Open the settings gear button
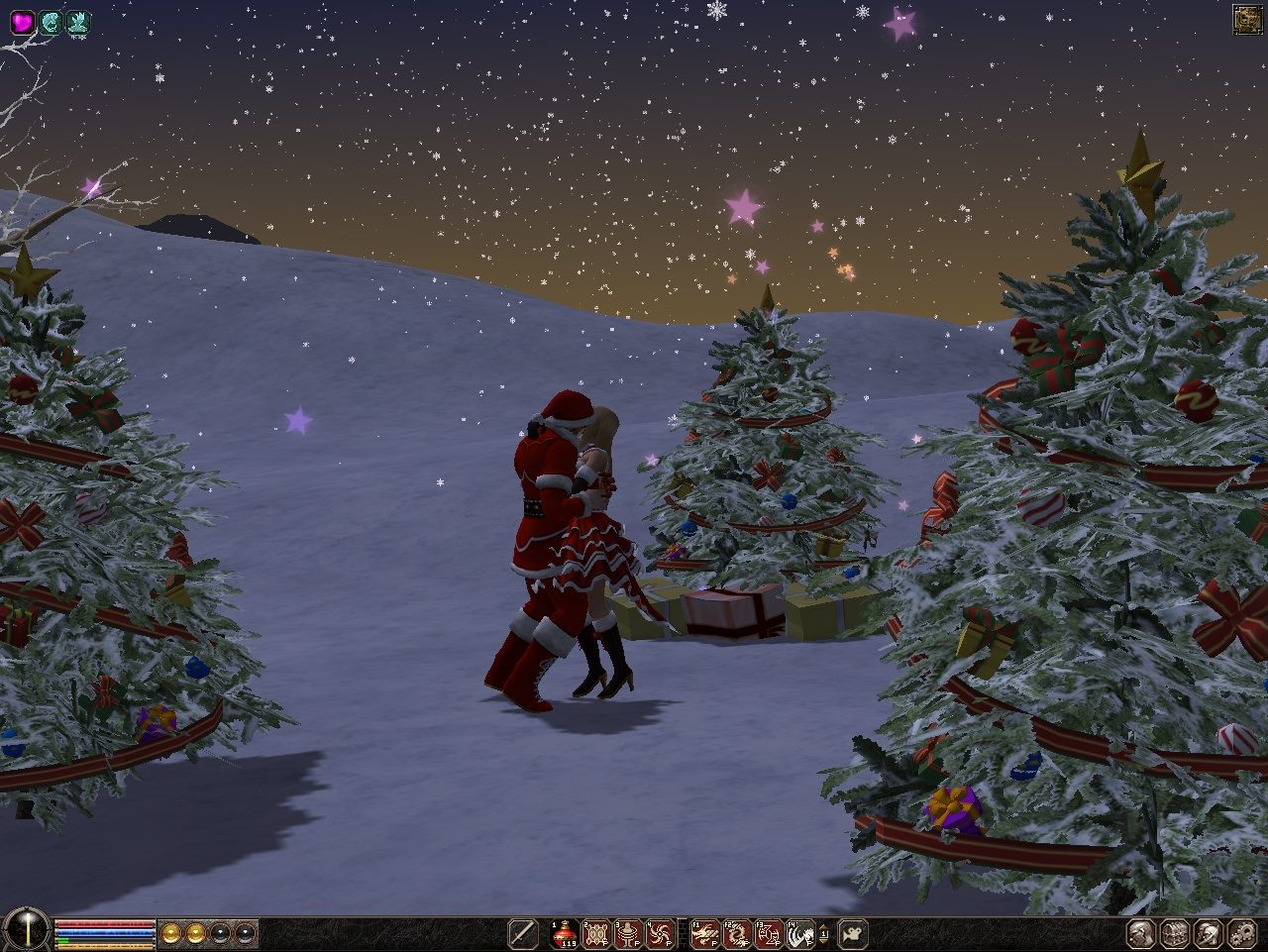This screenshot has width=1268, height=952. click(x=1241, y=933)
